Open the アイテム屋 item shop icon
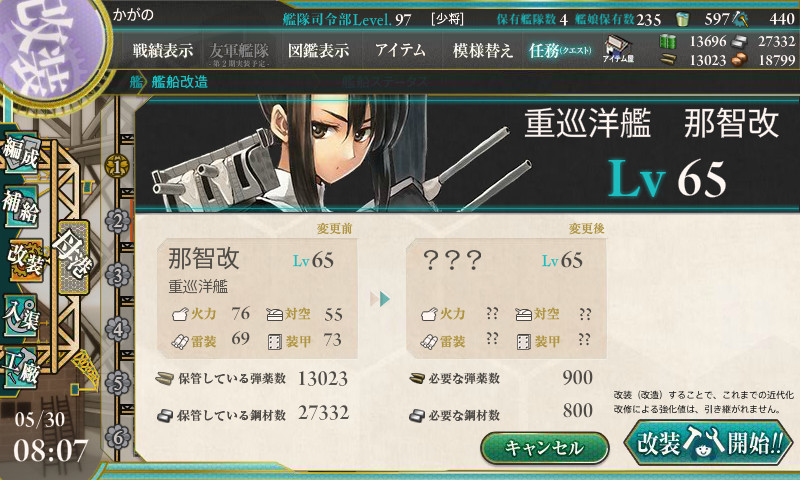The image size is (800, 480). (616, 49)
